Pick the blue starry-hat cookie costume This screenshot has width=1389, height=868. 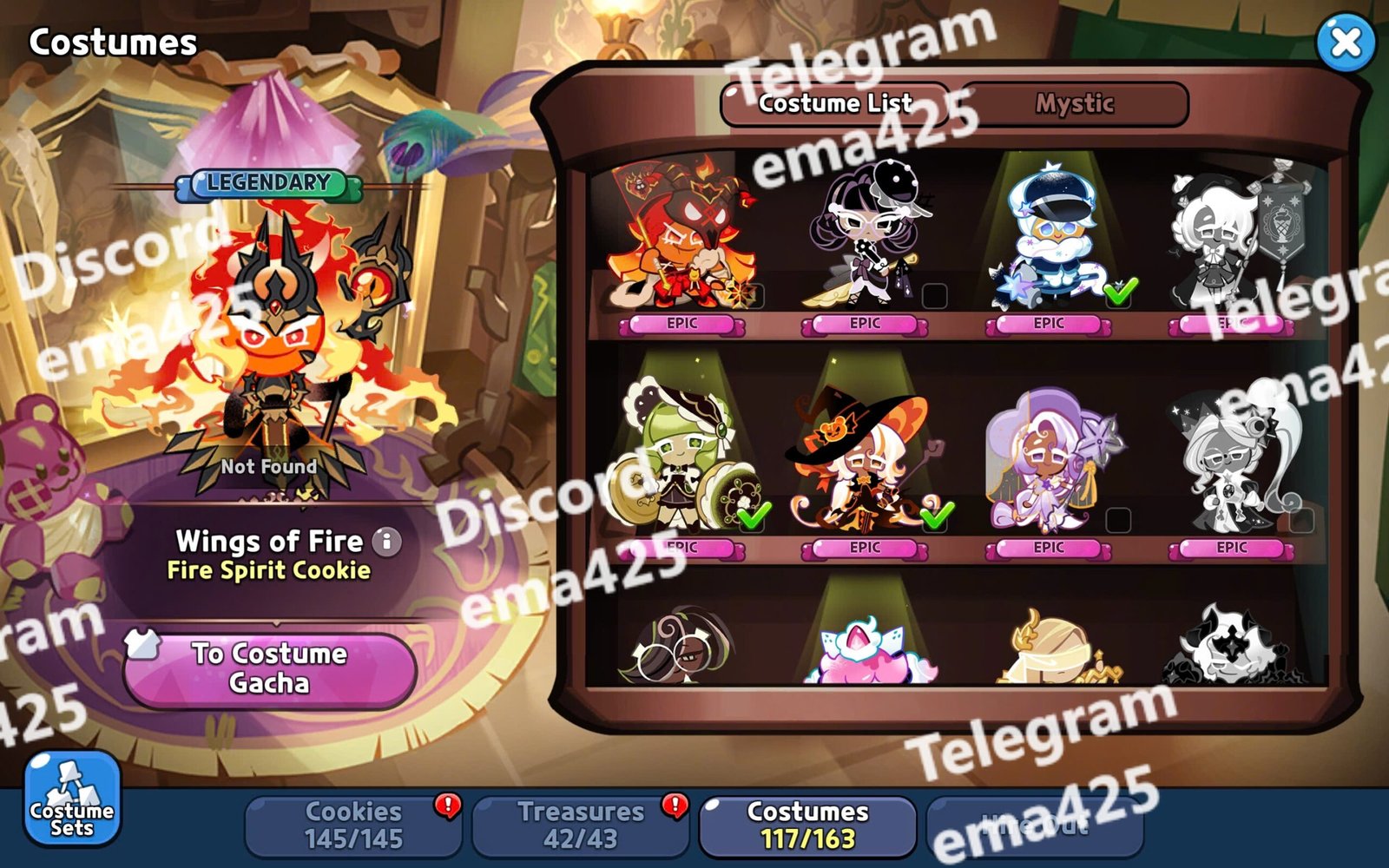1049,239
